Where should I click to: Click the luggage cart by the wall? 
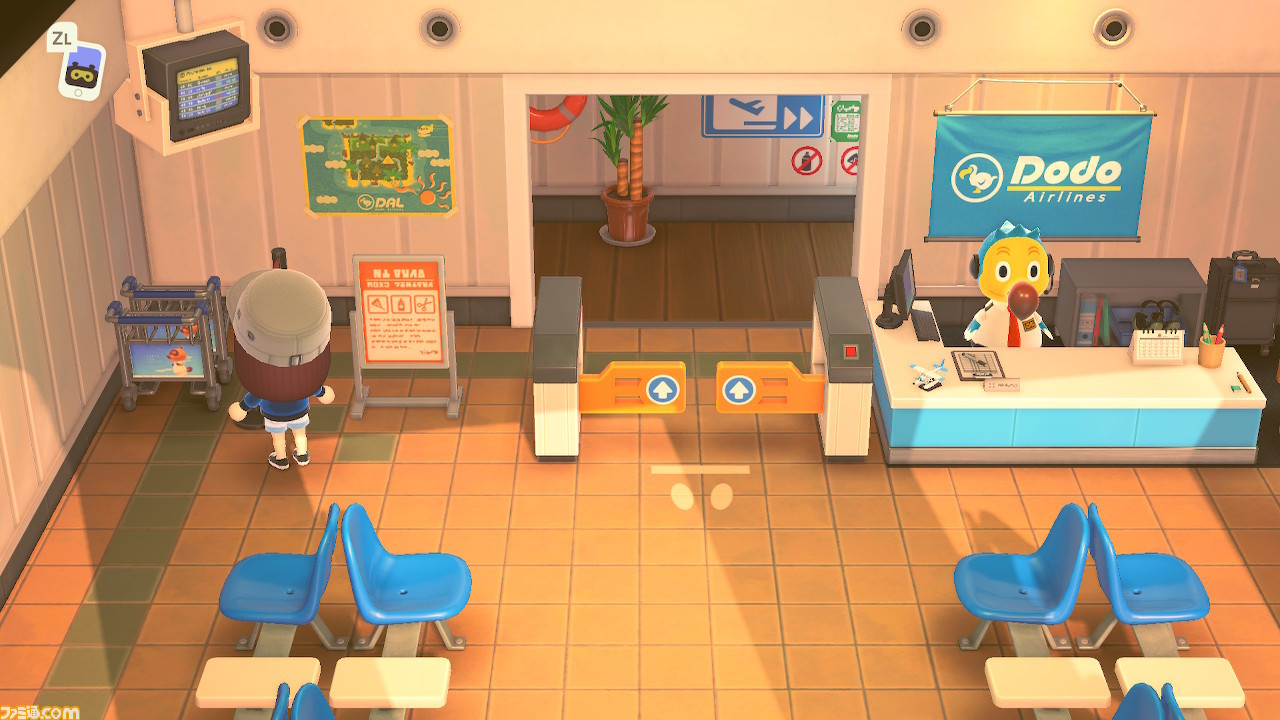tap(172, 340)
